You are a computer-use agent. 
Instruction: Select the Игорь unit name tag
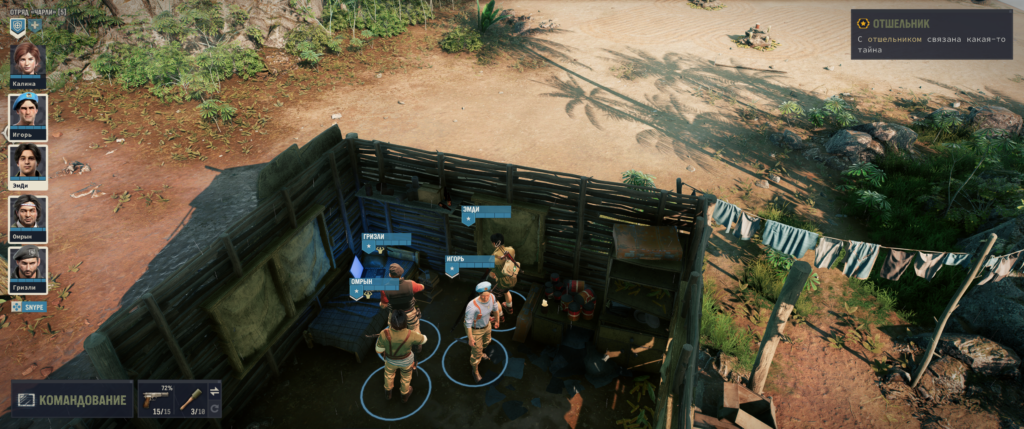[x=469, y=262]
